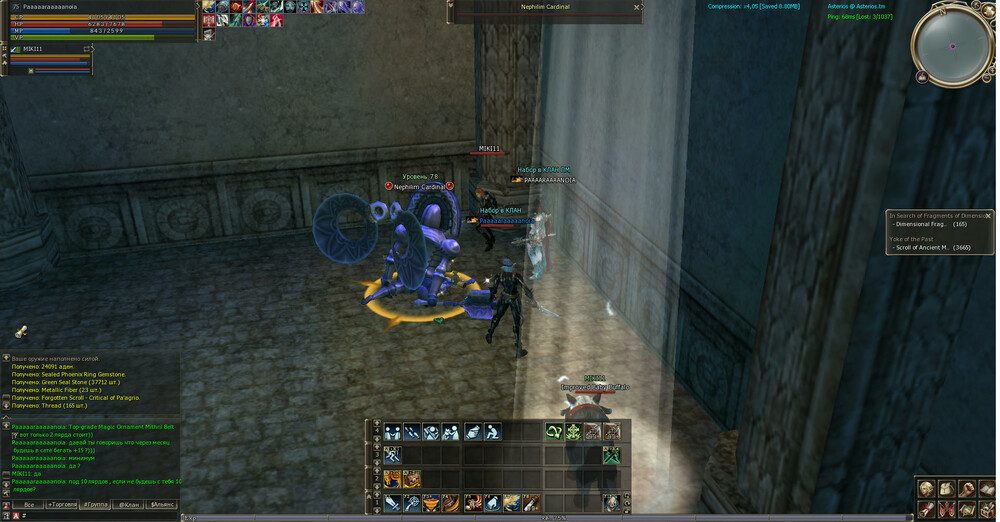This screenshot has height=522, width=1000.
Task: Use the F1 sword attack skill
Action: point(391,502)
